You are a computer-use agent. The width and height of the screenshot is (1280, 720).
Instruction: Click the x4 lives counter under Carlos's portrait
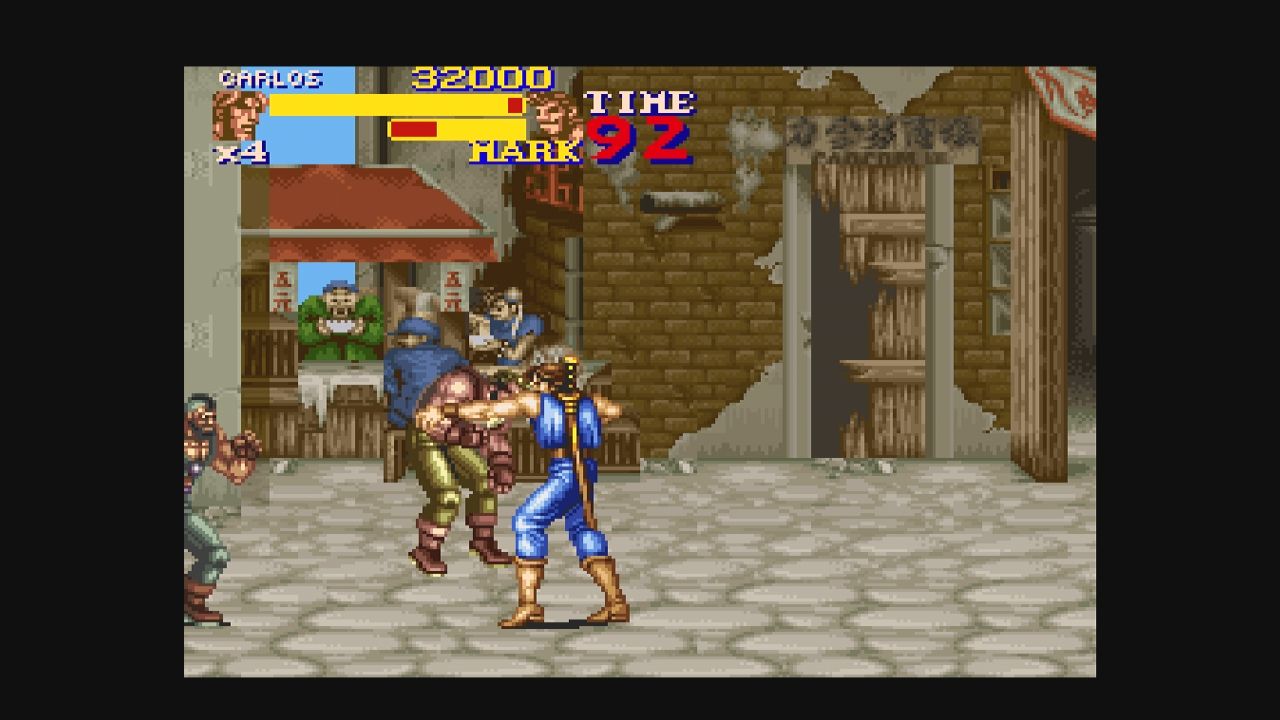[243, 152]
